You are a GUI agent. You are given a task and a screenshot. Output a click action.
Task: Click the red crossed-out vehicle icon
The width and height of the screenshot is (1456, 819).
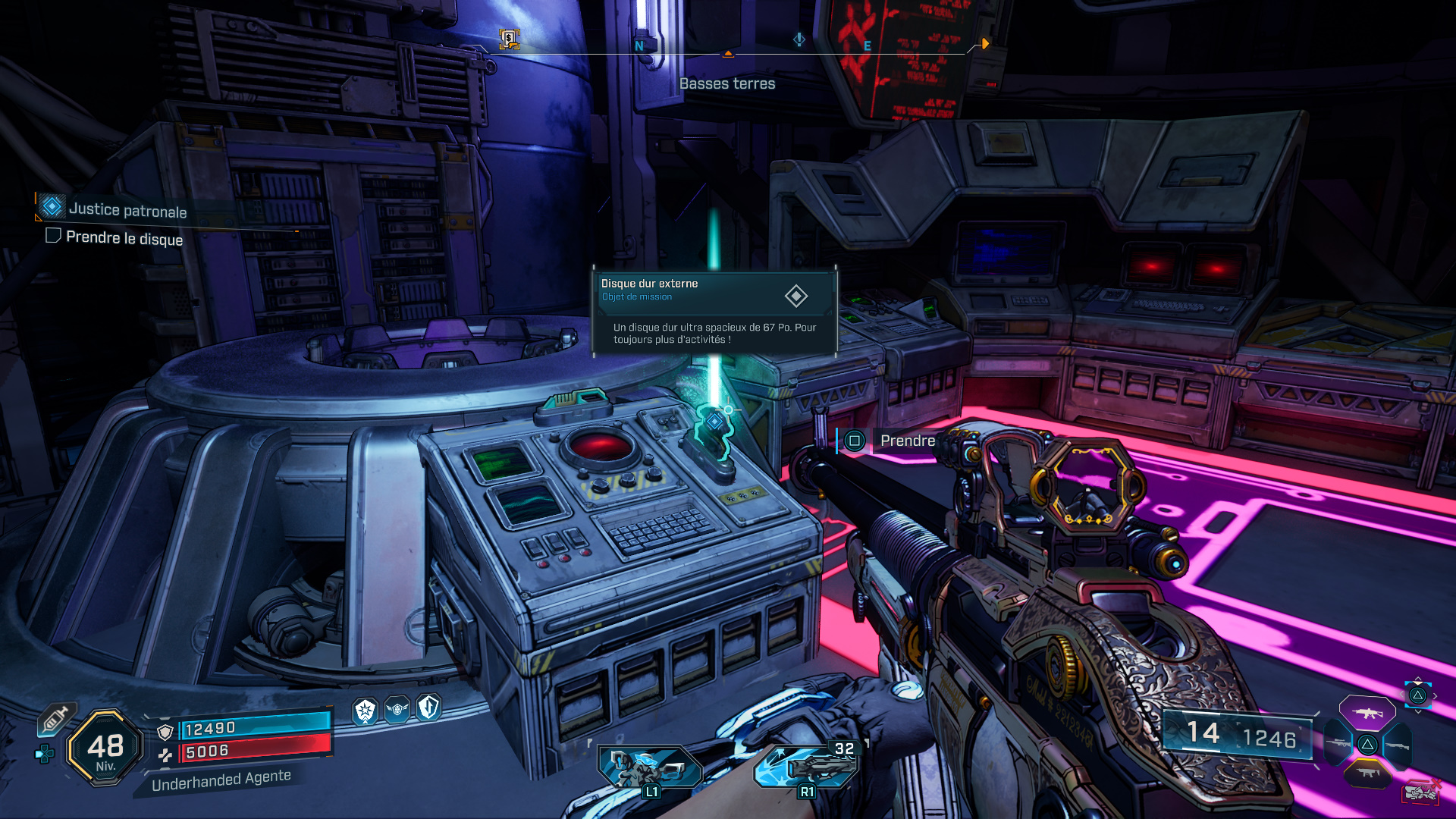(x=1421, y=792)
